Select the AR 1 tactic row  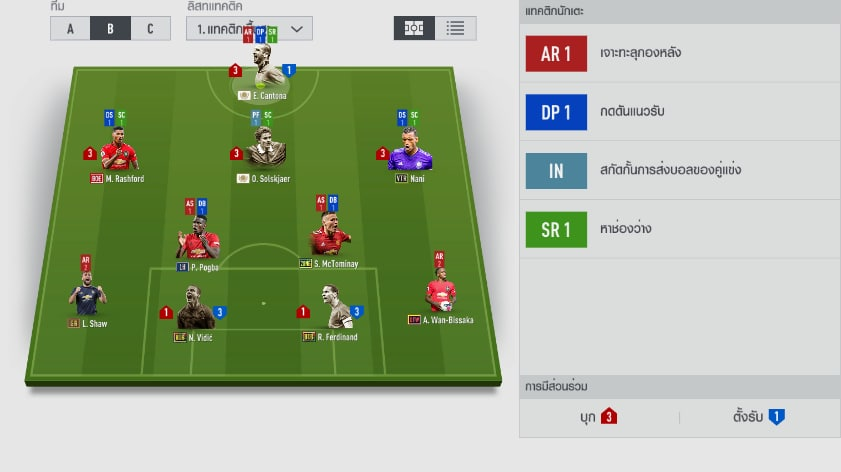[680, 54]
